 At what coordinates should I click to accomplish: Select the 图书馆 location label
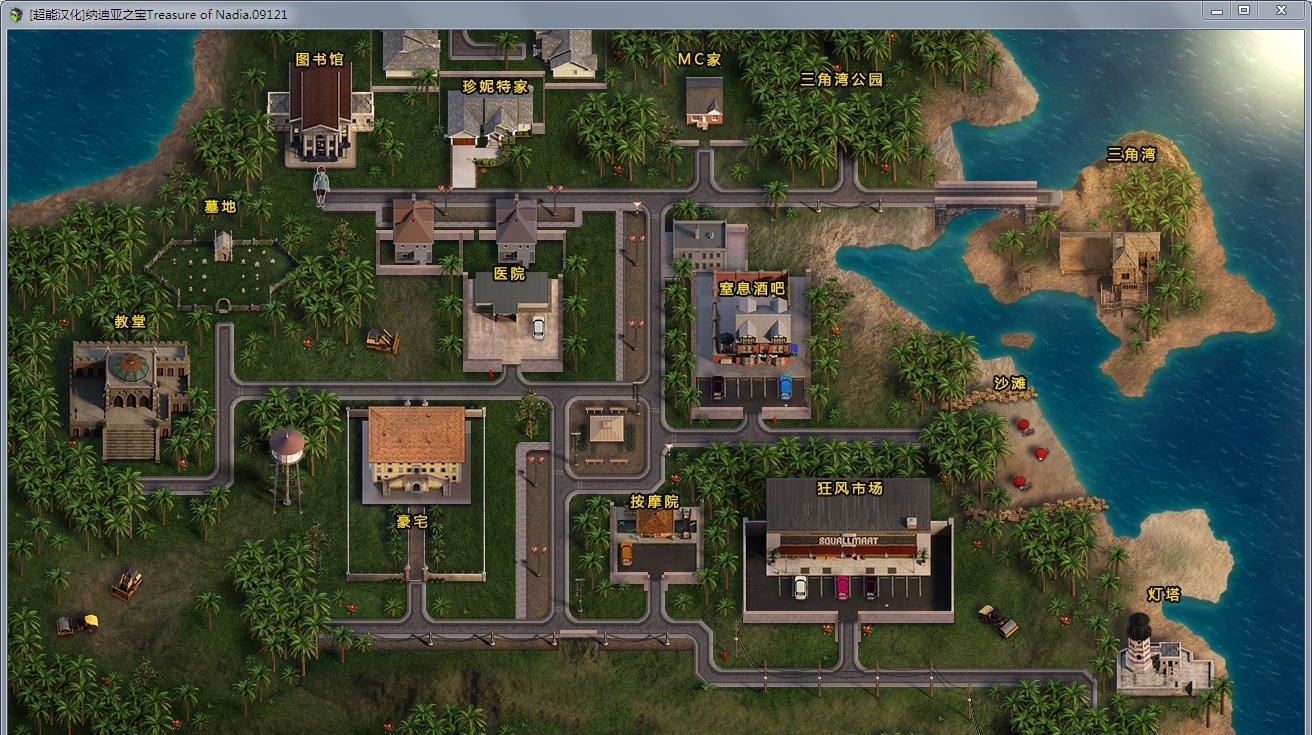pyautogui.click(x=320, y=59)
